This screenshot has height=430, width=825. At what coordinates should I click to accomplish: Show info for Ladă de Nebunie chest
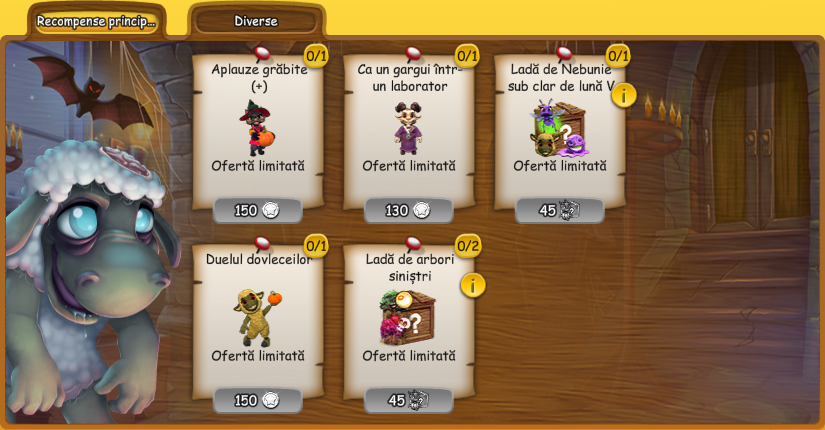(x=624, y=95)
